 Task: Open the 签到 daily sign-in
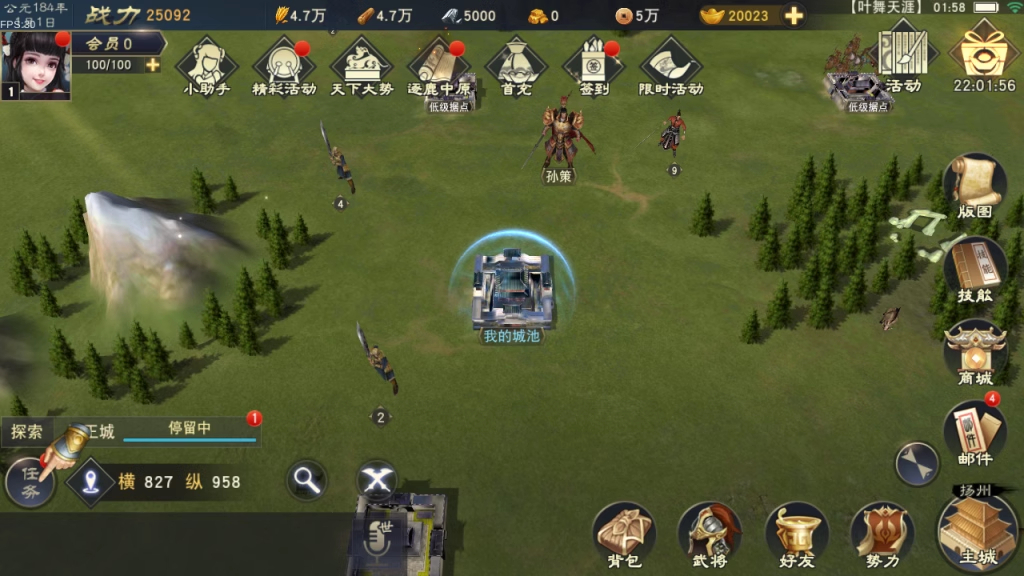[593, 63]
